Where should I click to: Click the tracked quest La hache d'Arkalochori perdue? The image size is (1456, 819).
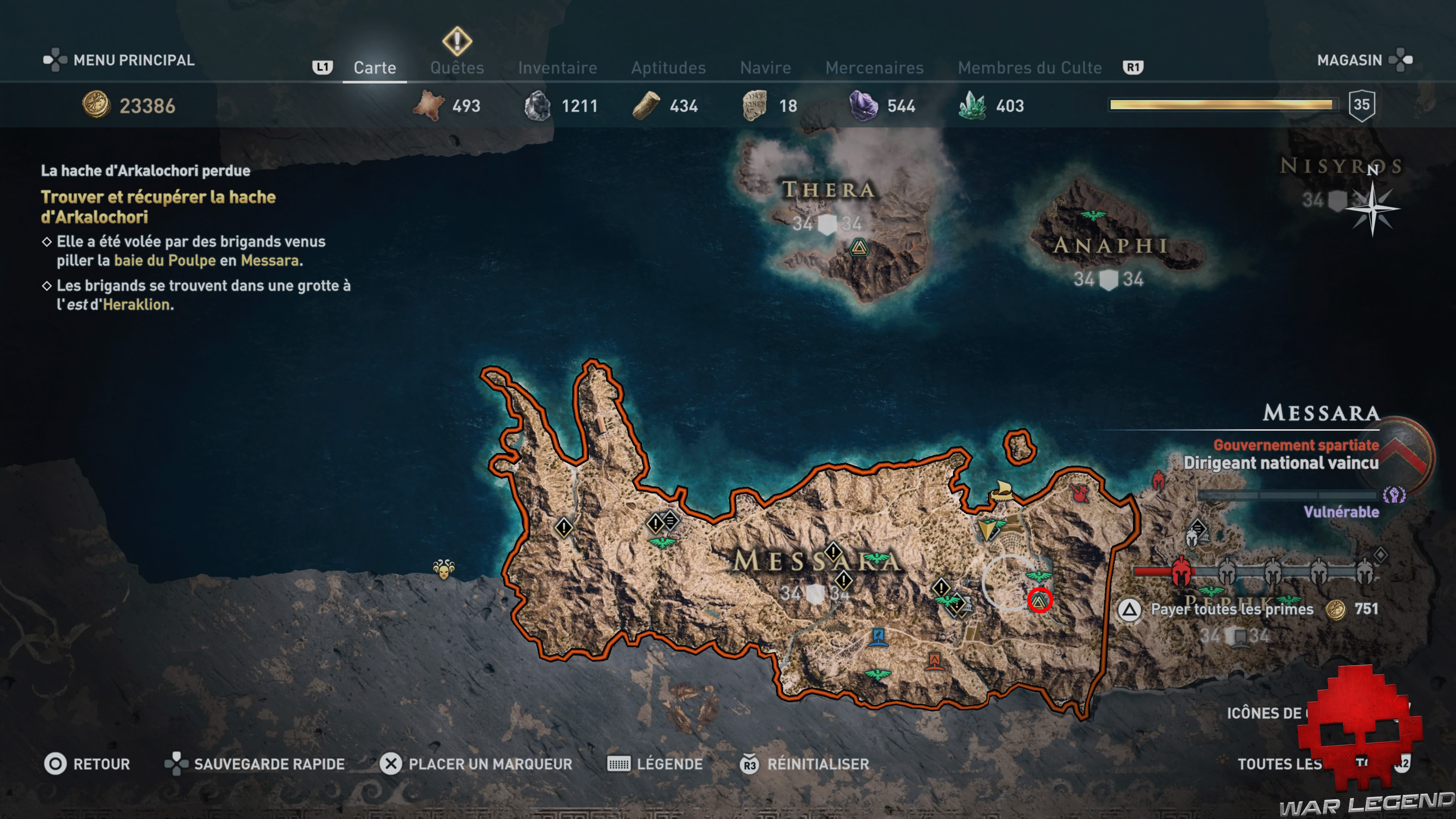[145, 171]
